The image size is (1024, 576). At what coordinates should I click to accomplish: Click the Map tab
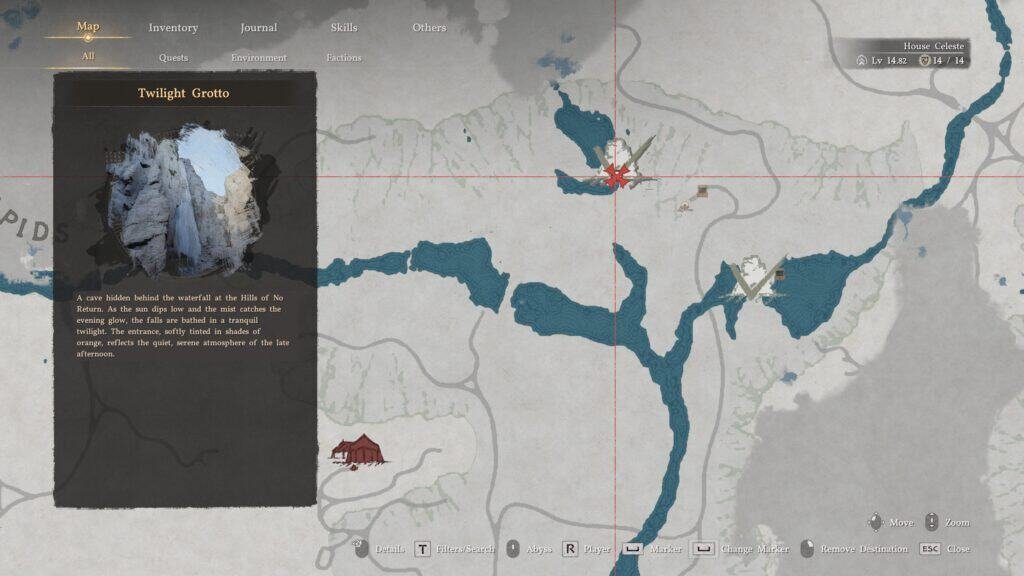[x=88, y=27]
